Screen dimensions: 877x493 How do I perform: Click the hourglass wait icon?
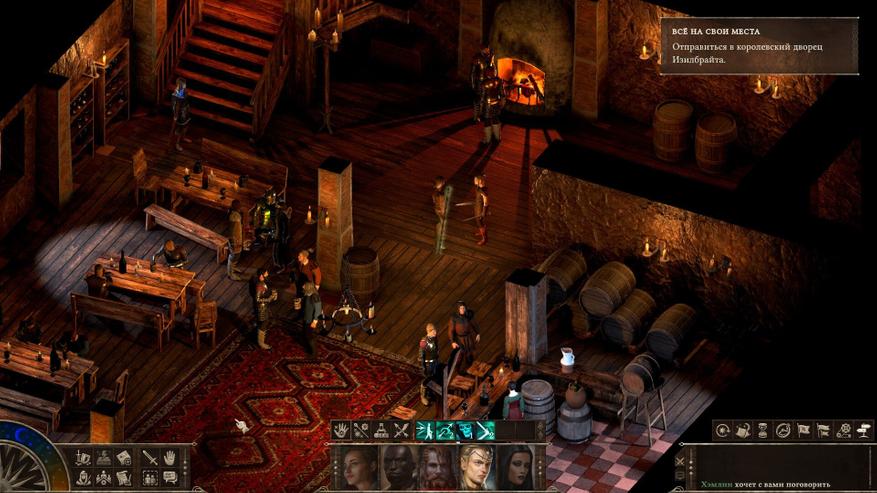coord(762,430)
